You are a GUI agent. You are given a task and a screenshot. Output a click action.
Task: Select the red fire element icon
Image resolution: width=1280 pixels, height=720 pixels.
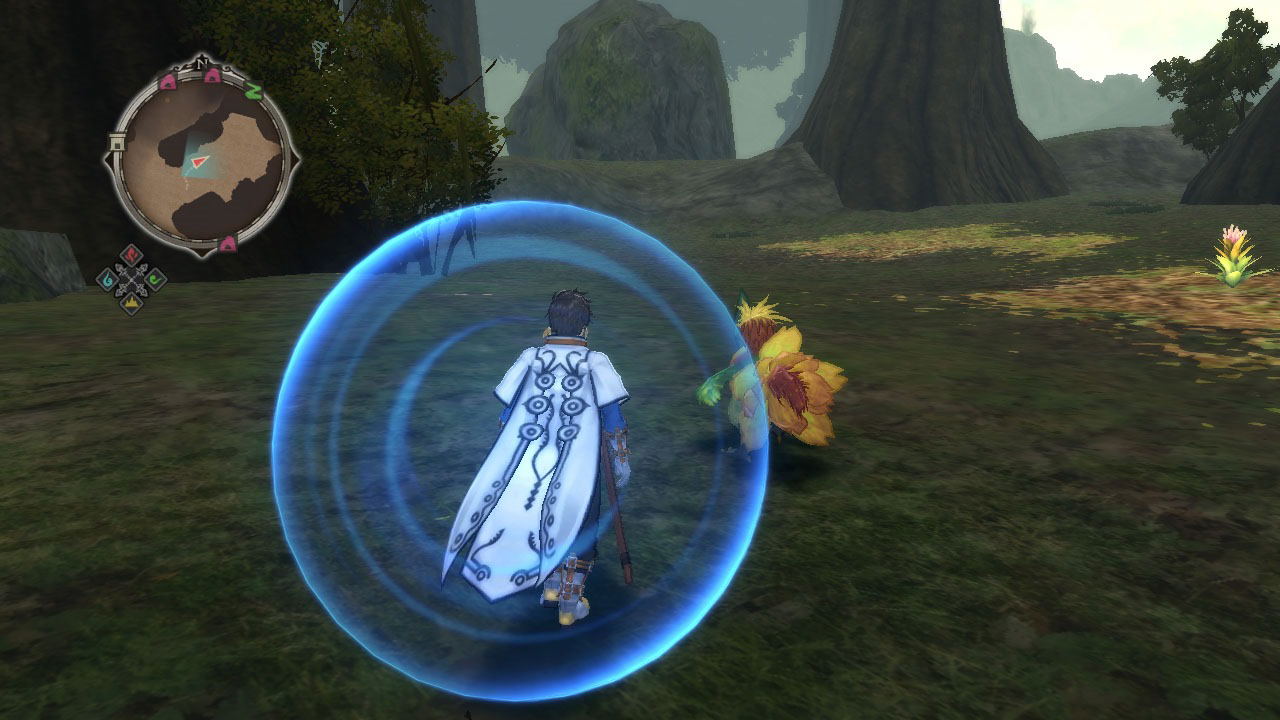coord(131,254)
